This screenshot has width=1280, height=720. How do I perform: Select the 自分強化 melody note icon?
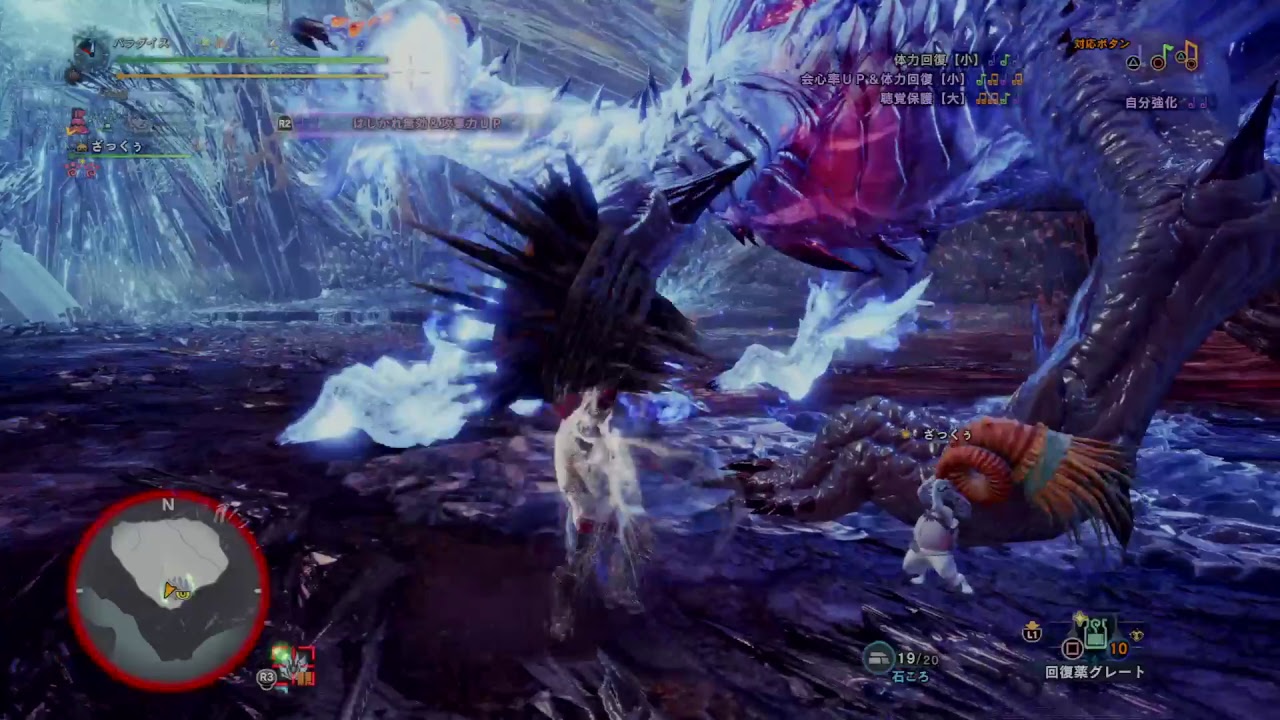click(1196, 102)
